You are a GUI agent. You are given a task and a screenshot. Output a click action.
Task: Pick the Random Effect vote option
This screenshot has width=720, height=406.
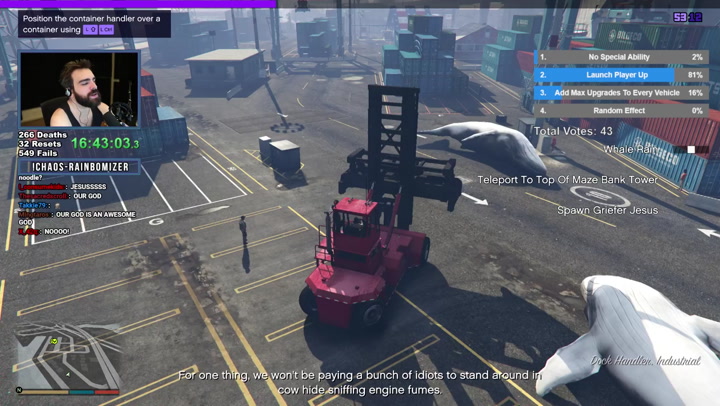(x=620, y=110)
